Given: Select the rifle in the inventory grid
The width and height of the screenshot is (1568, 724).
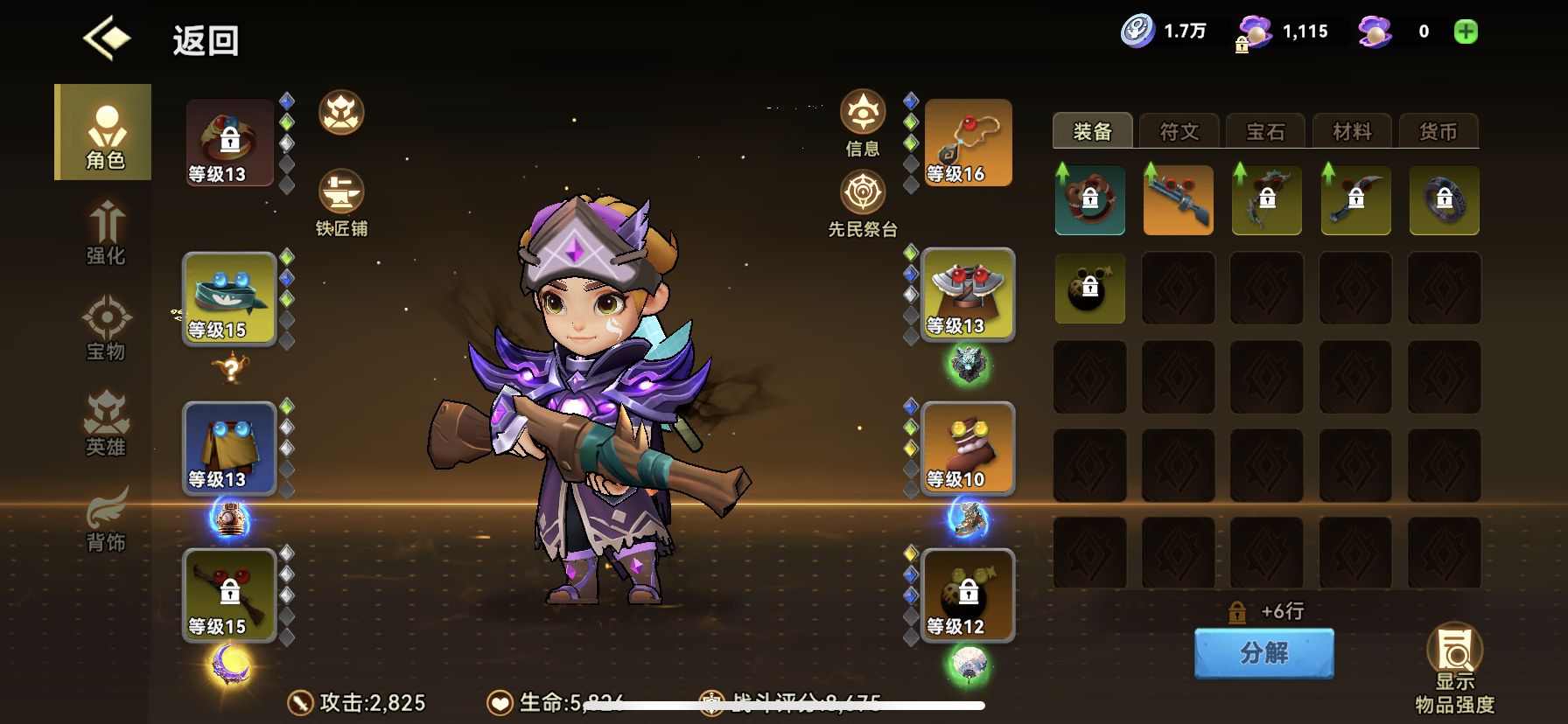Looking at the screenshot, I should 1178,200.
